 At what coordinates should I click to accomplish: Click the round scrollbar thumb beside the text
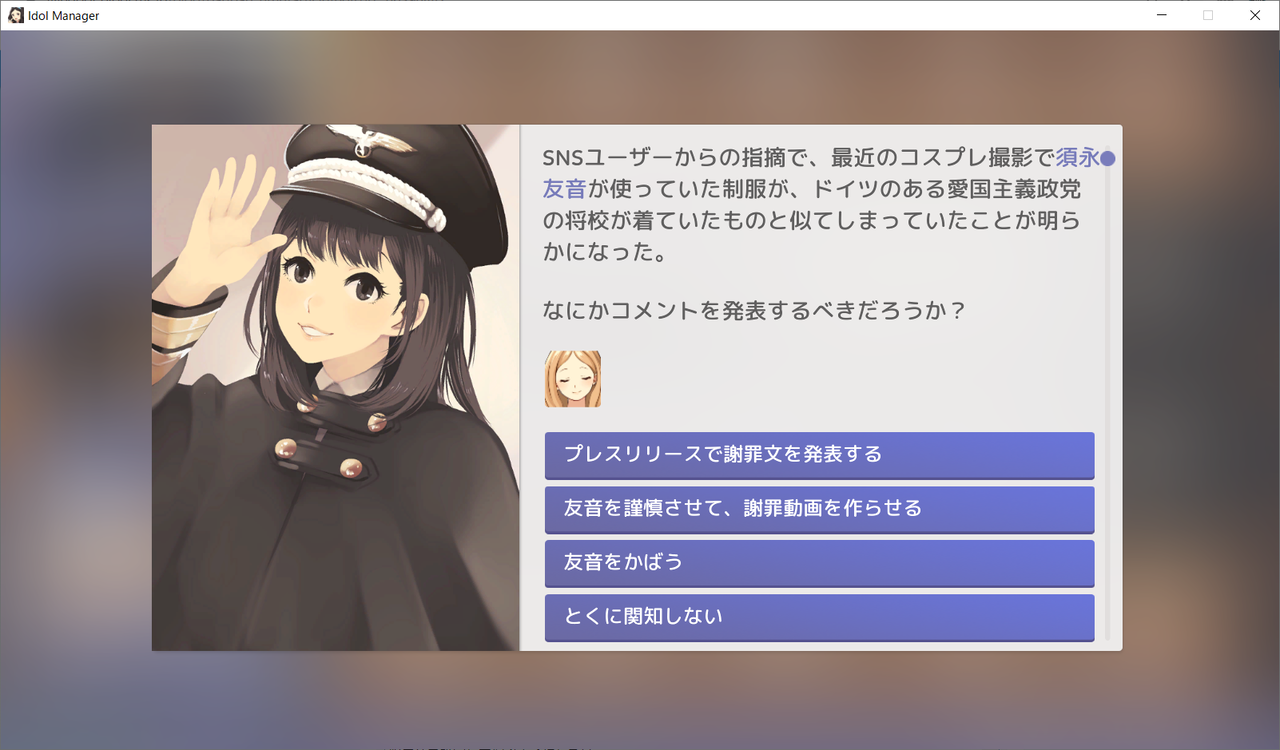pyautogui.click(x=1110, y=157)
